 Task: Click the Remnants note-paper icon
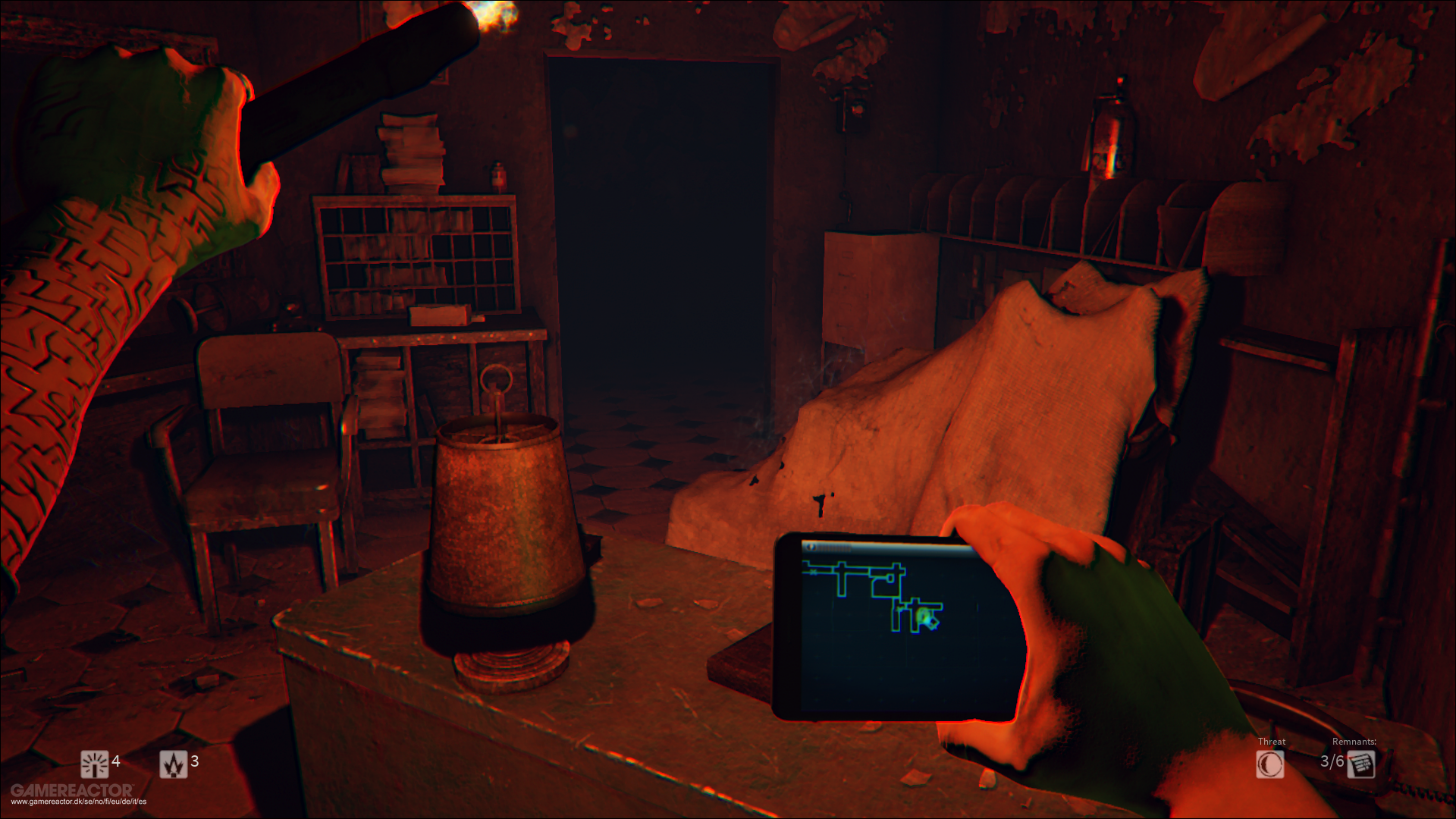click(1363, 765)
